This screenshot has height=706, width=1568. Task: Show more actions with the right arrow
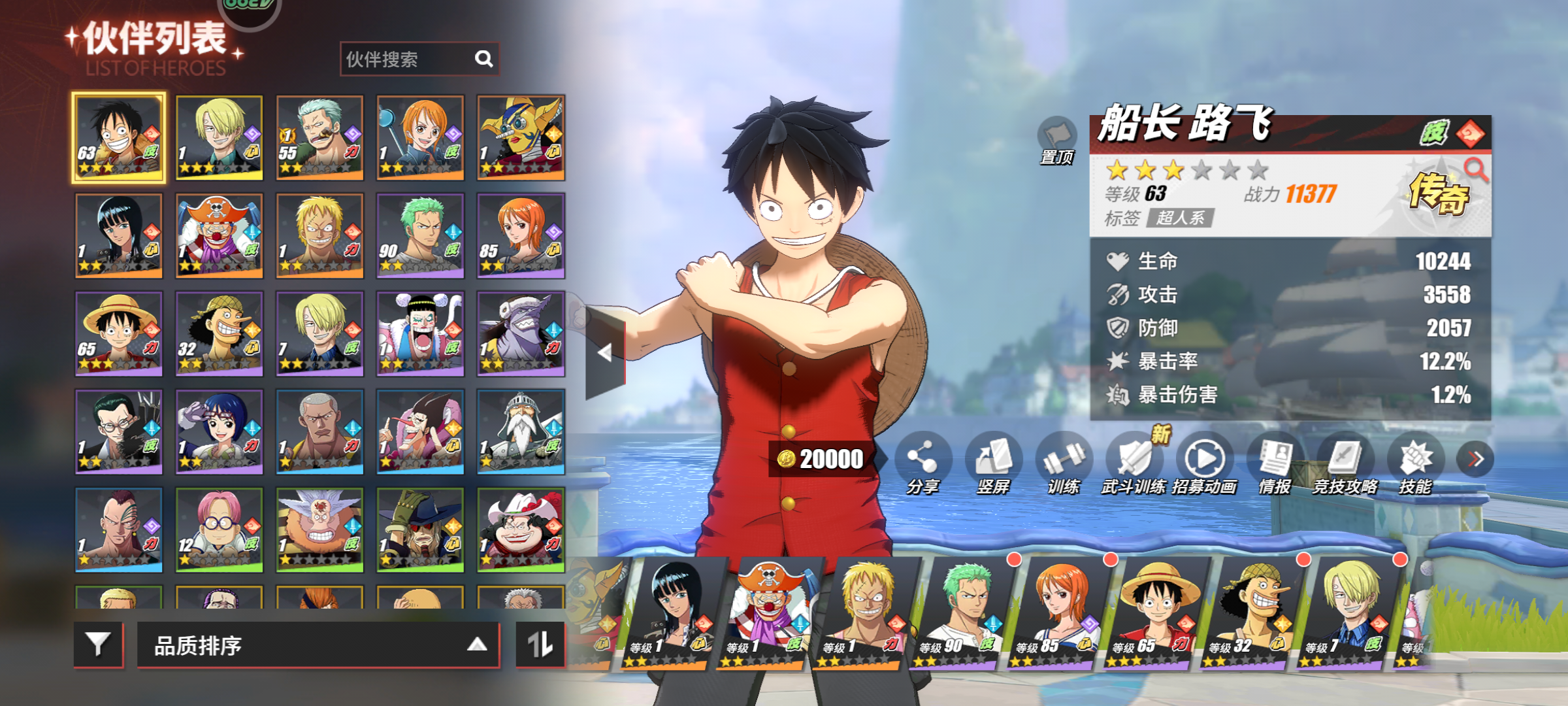[x=1475, y=459]
